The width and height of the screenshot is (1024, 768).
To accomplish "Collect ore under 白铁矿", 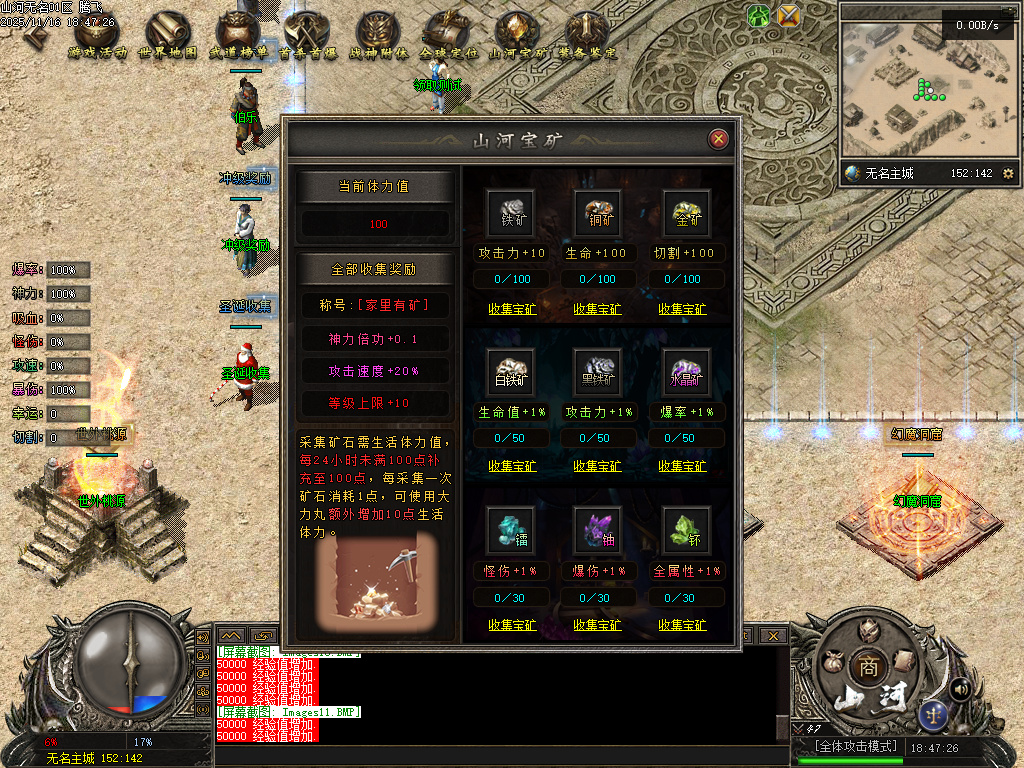I will (x=512, y=466).
